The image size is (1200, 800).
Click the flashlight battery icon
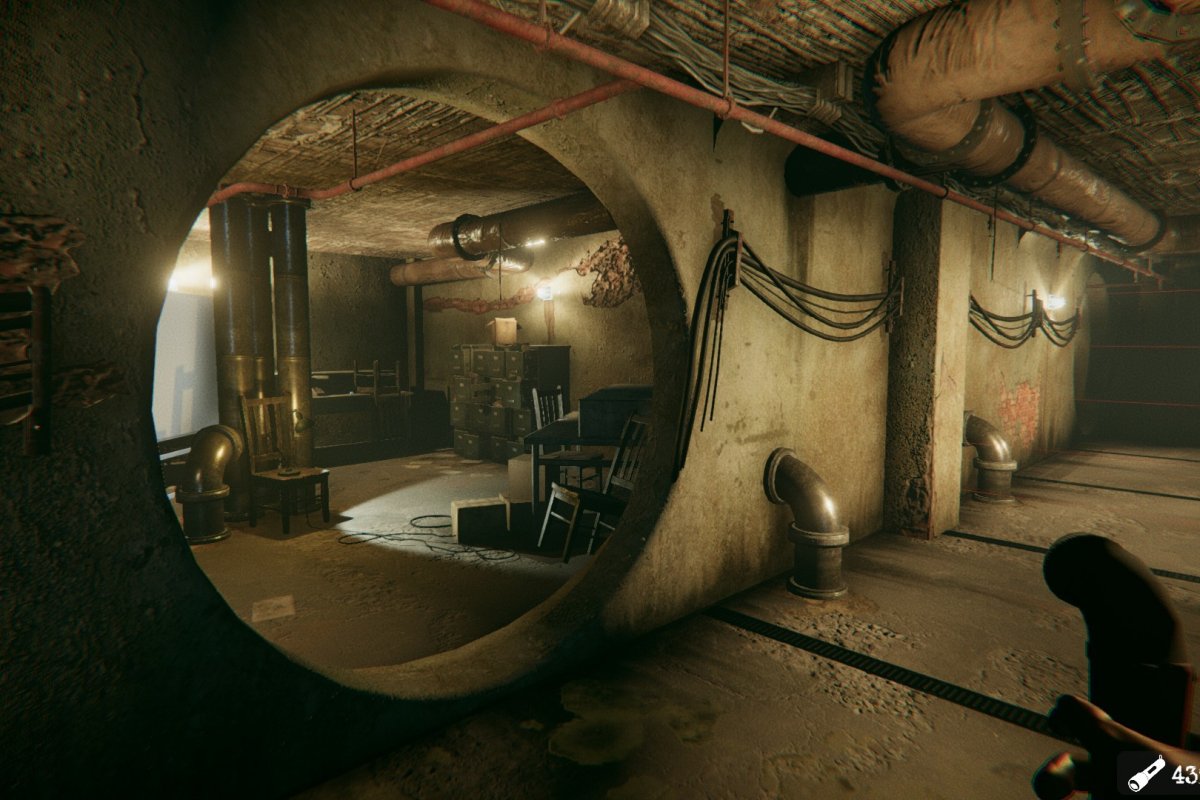click(1146, 773)
